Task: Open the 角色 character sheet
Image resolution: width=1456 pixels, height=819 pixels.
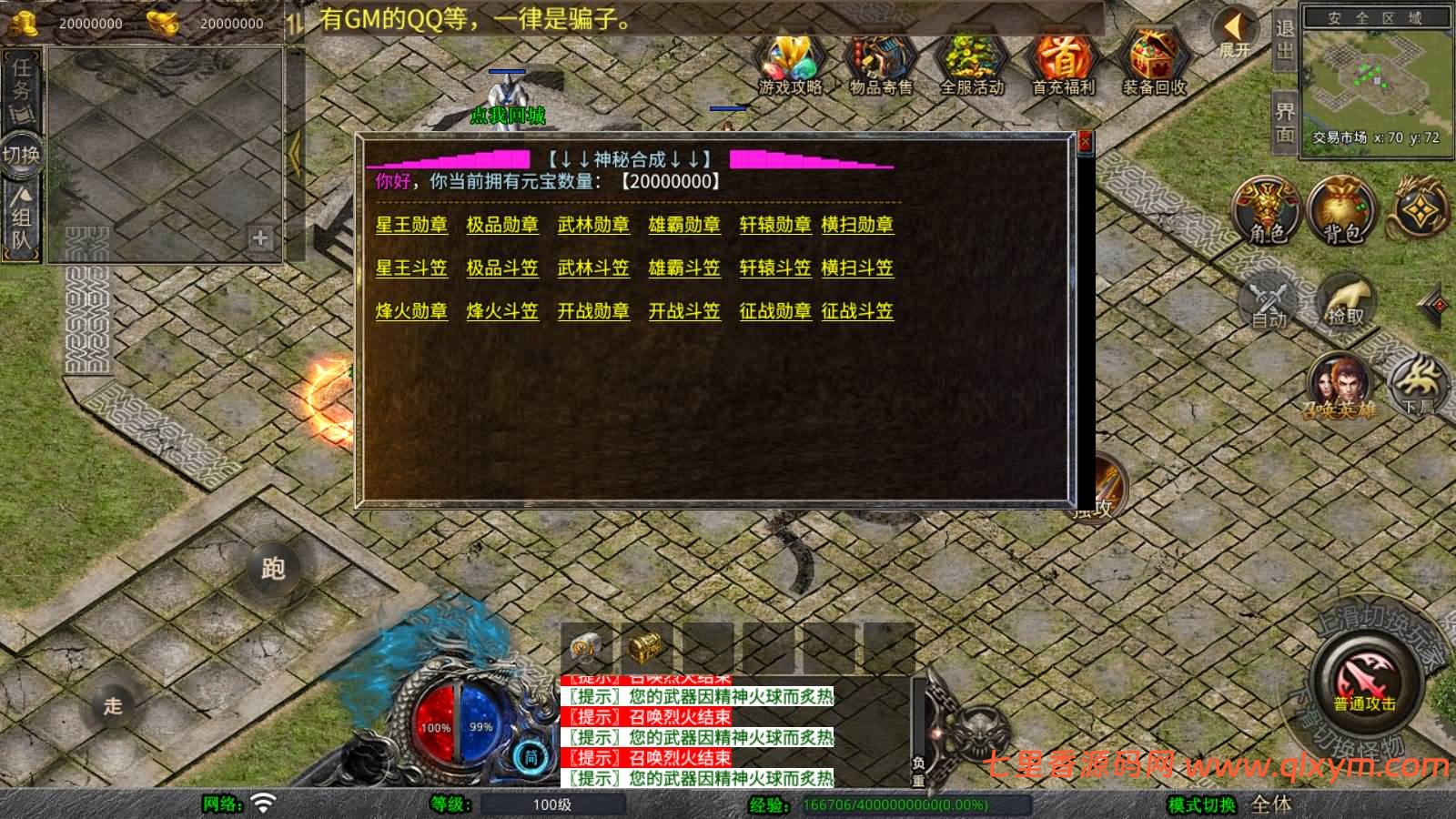Action: coord(1267,211)
